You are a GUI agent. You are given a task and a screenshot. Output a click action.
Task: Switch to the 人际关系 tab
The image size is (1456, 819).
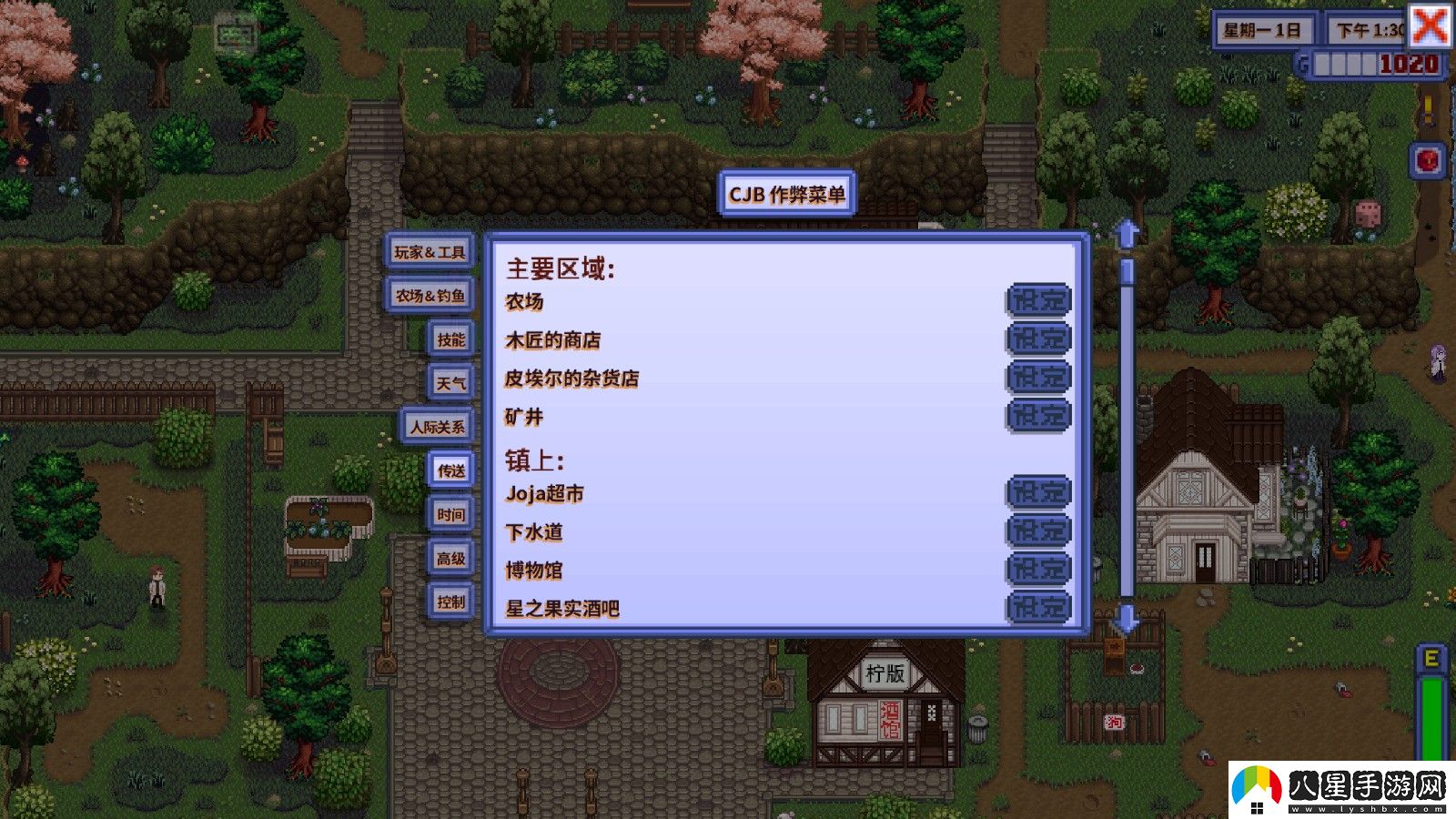click(x=437, y=426)
